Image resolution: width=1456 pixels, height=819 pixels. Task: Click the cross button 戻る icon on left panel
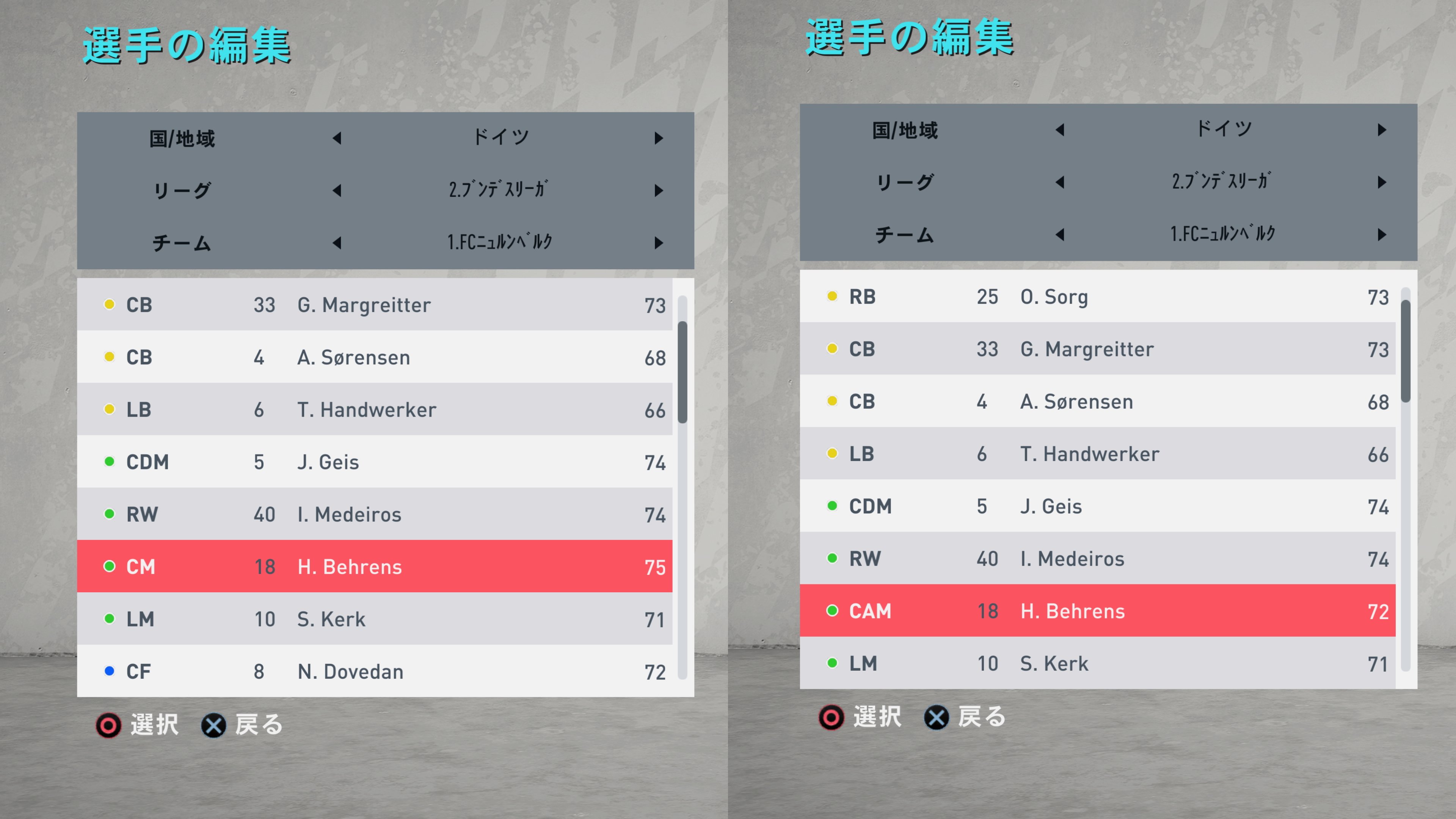click(213, 726)
